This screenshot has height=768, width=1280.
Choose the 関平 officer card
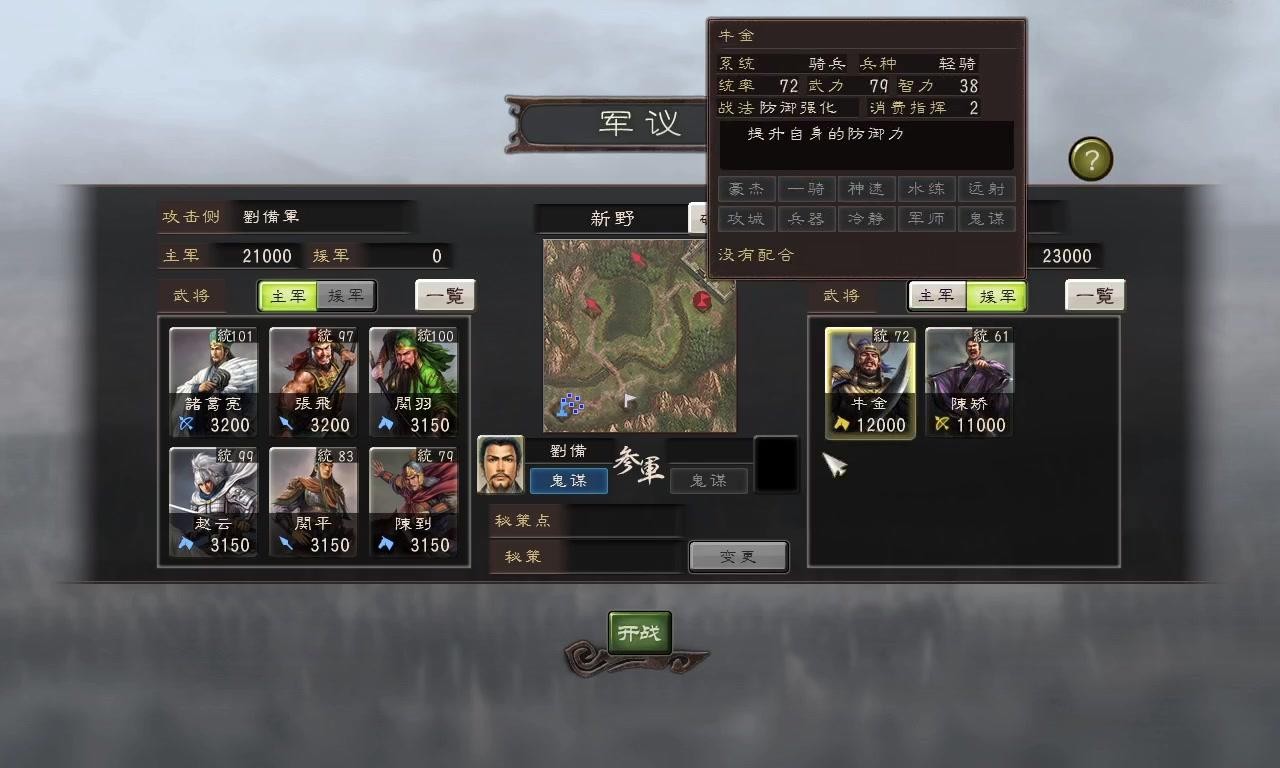[313, 502]
